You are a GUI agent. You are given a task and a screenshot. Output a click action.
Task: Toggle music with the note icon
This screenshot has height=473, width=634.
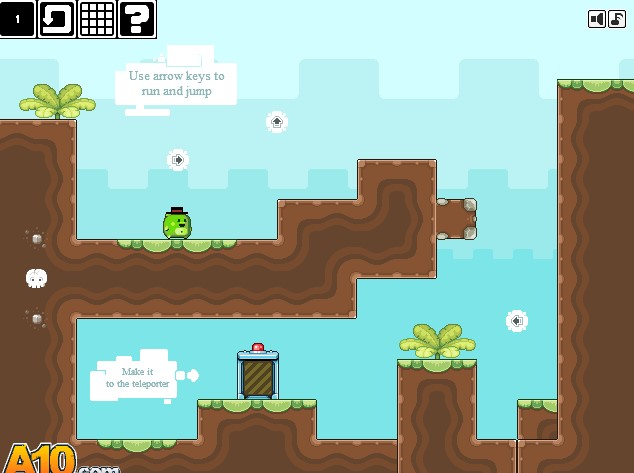coord(617,19)
